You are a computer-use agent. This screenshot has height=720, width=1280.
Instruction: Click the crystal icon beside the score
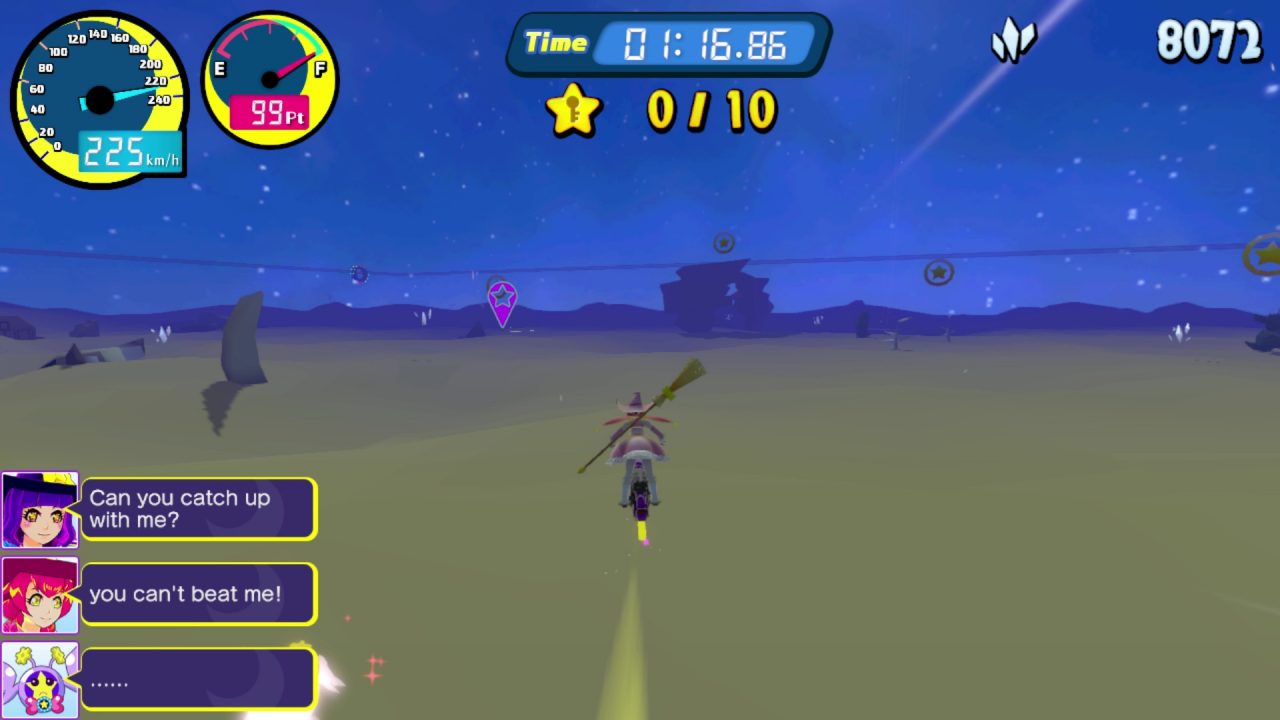(x=1013, y=43)
